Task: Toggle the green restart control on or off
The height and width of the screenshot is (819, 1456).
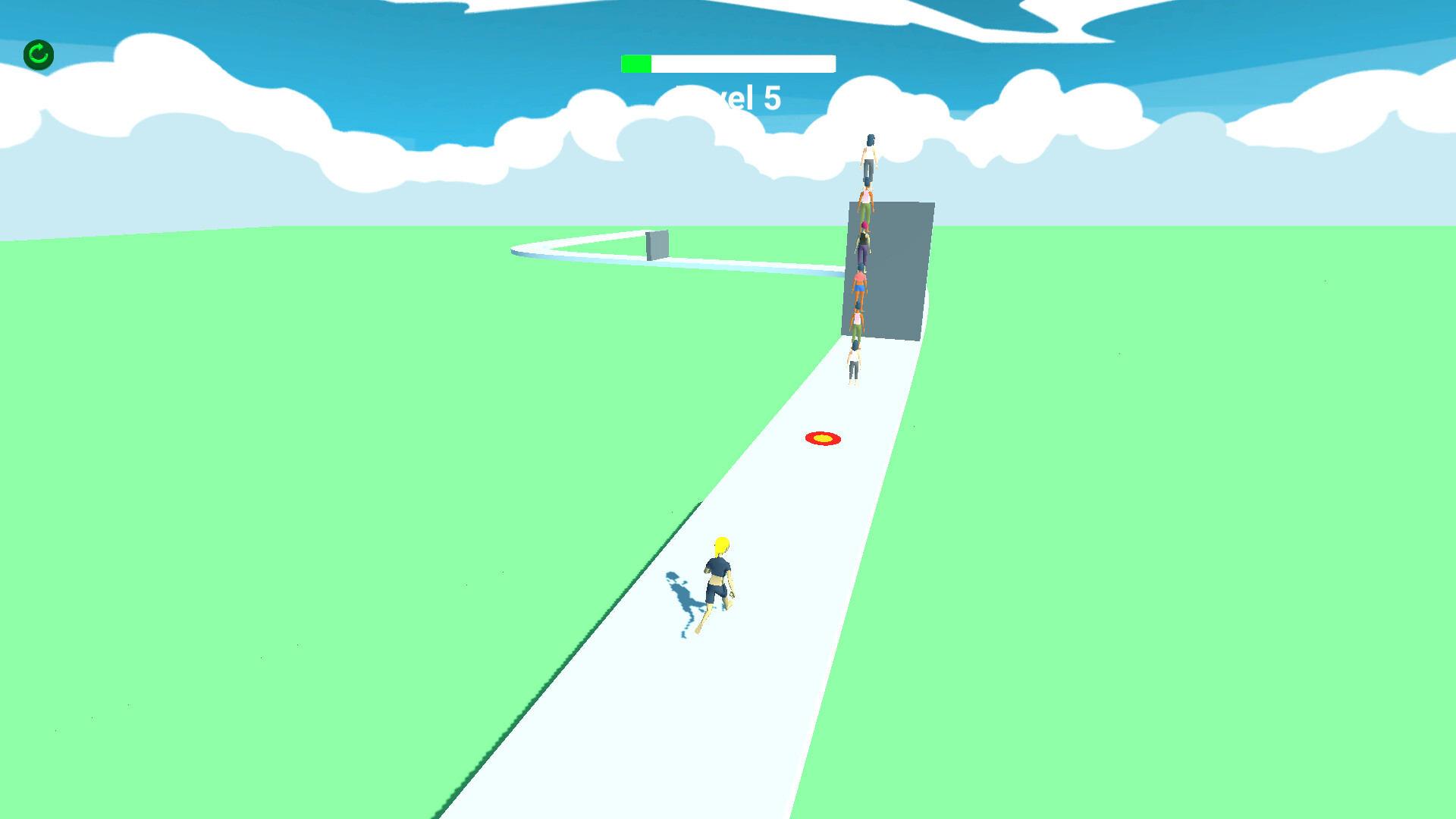Action: 37,54
